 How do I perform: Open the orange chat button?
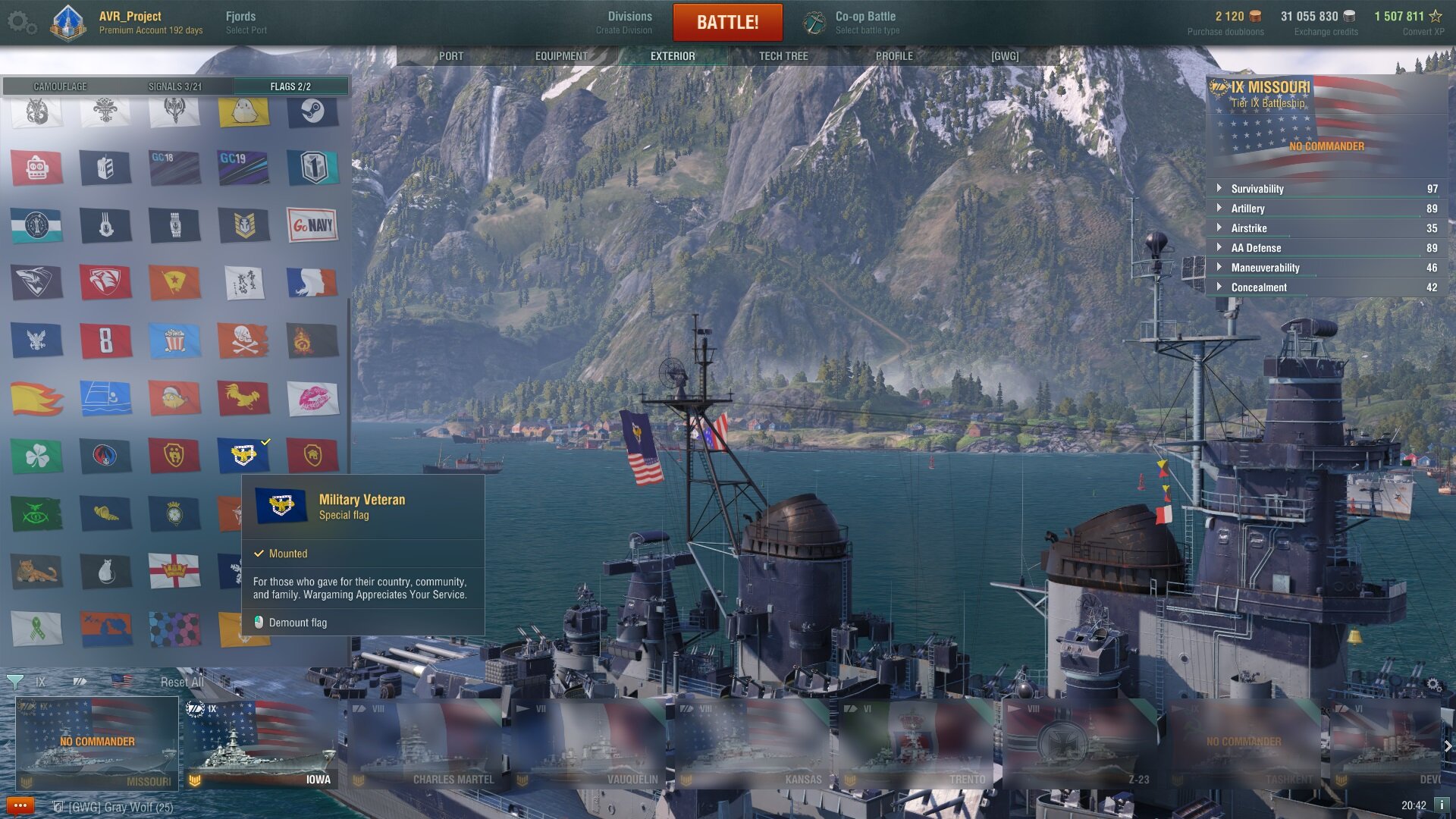pos(20,805)
